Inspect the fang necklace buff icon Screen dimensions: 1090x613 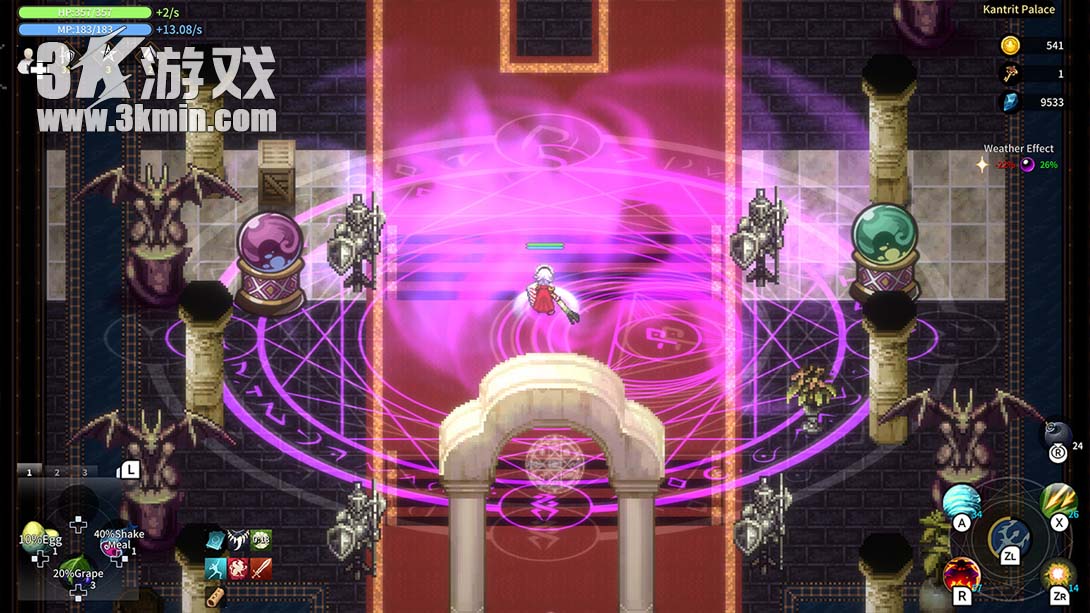pyautogui.click(x=238, y=541)
